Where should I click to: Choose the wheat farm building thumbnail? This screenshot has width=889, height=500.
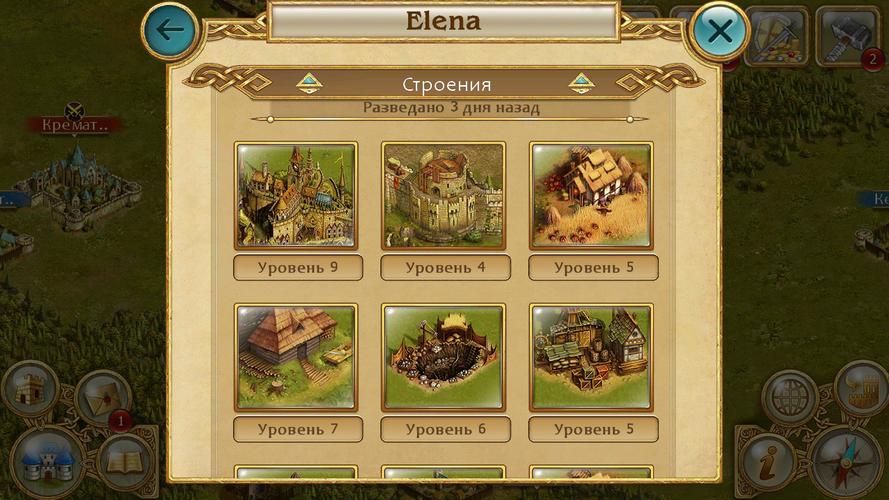[x=591, y=195]
